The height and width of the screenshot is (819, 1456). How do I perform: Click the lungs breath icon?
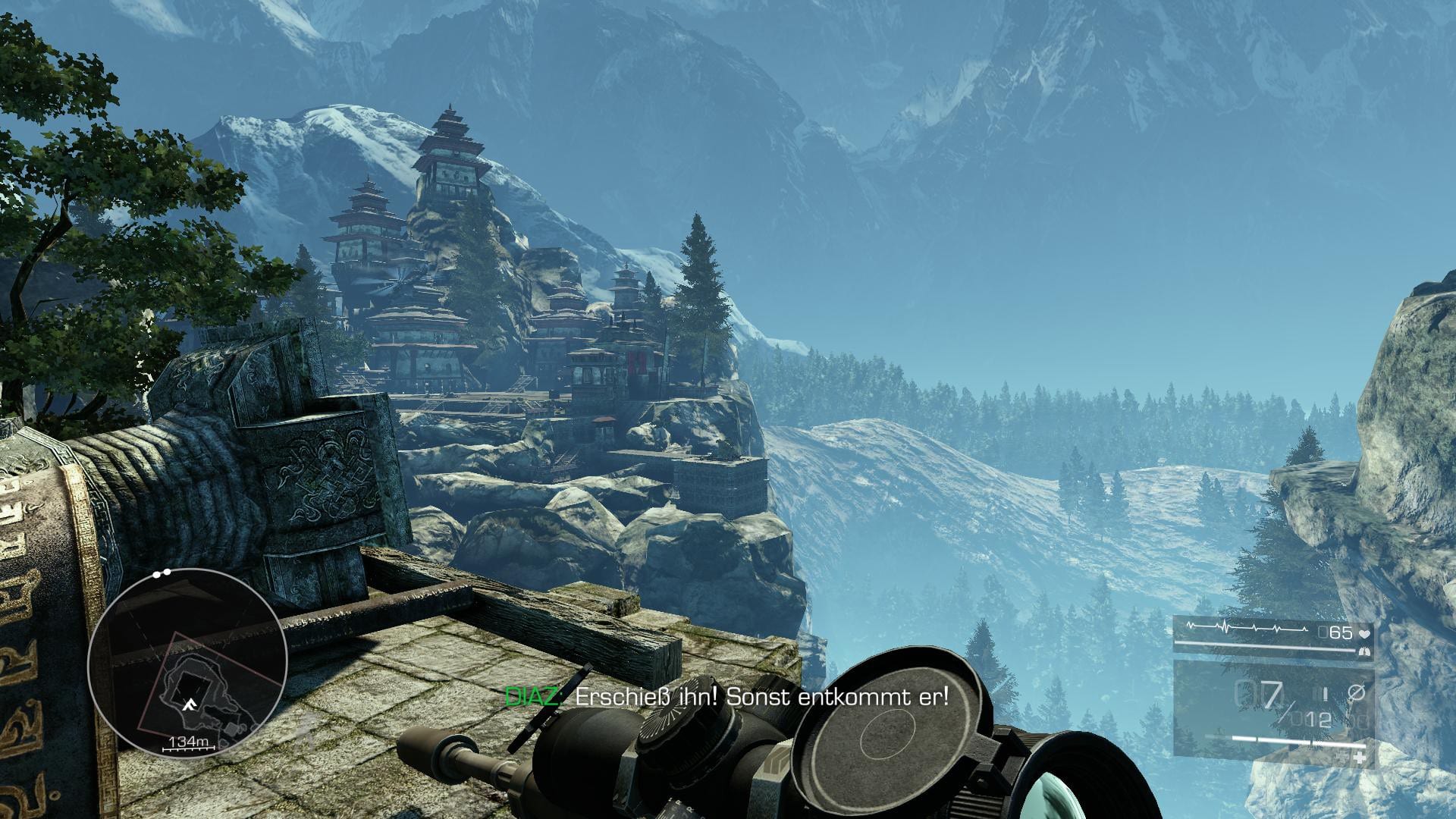click(1365, 651)
